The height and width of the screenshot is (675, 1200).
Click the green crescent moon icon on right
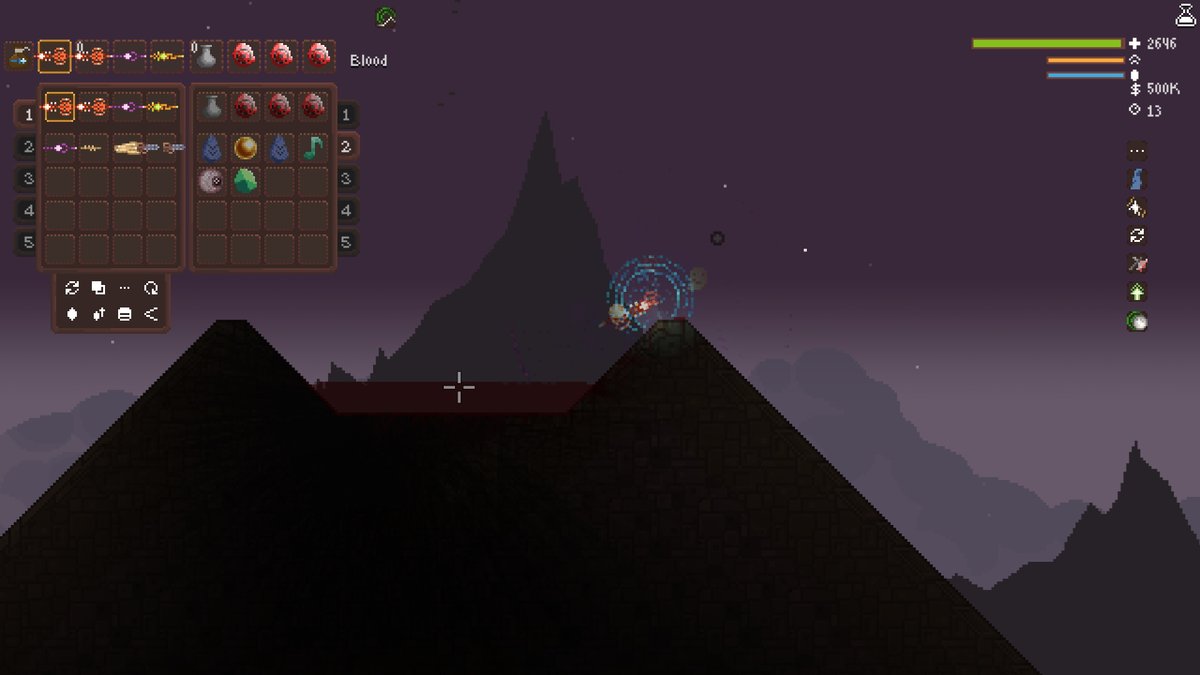(x=1136, y=321)
